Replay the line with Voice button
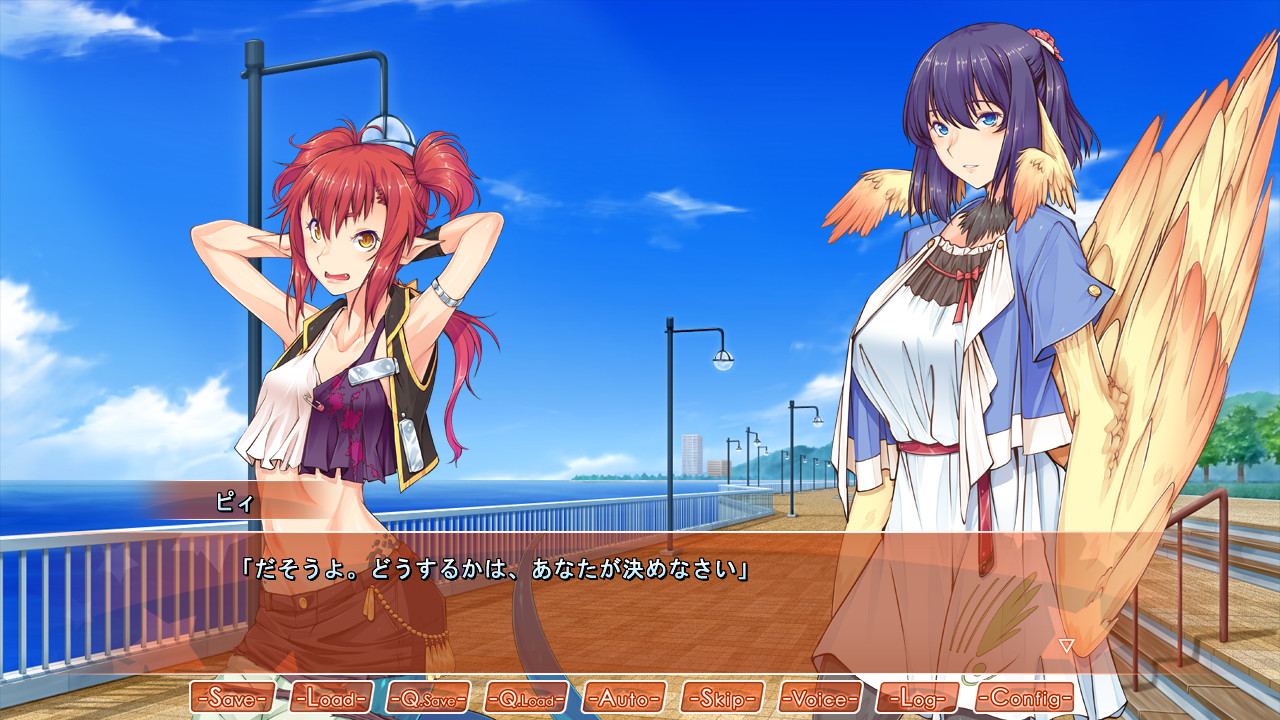1280x720 pixels. click(x=820, y=697)
